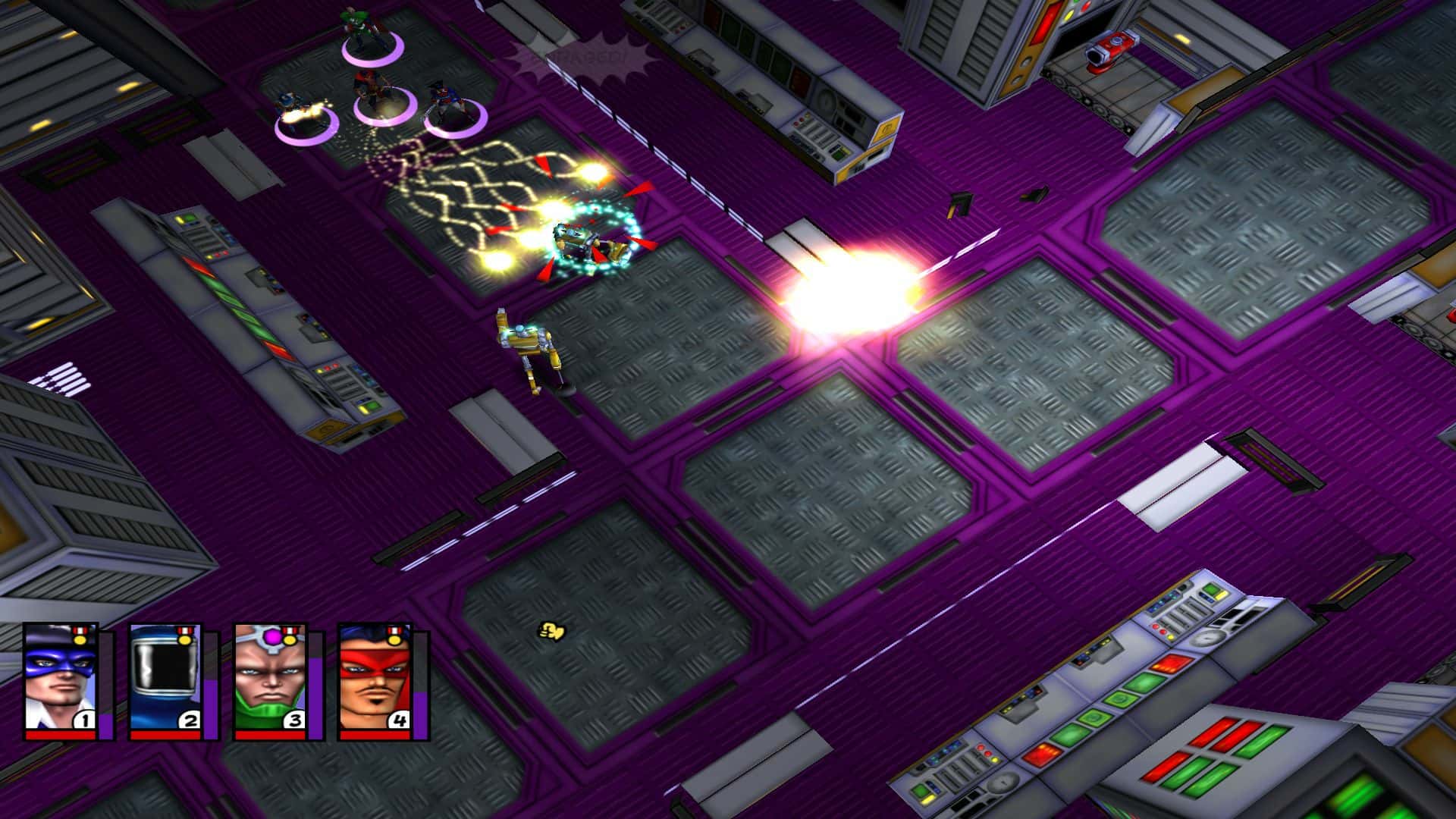Click the gold coin icon on portrait 2
1456x819 pixels.
click(x=184, y=639)
